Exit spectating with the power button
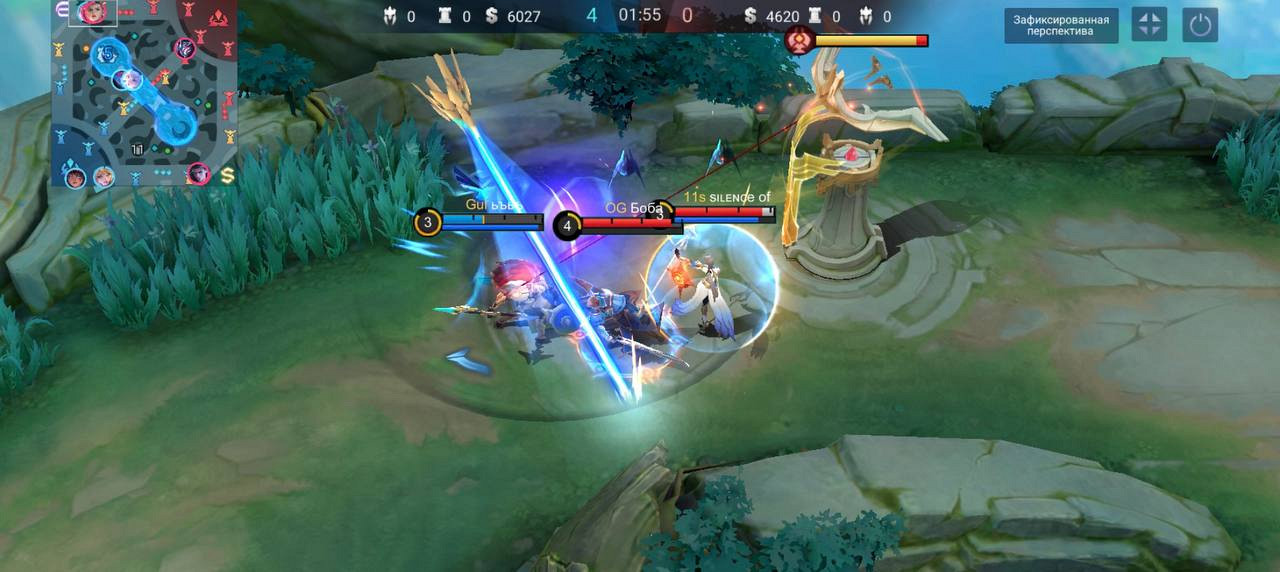The height and width of the screenshot is (572, 1280). tap(1200, 25)
